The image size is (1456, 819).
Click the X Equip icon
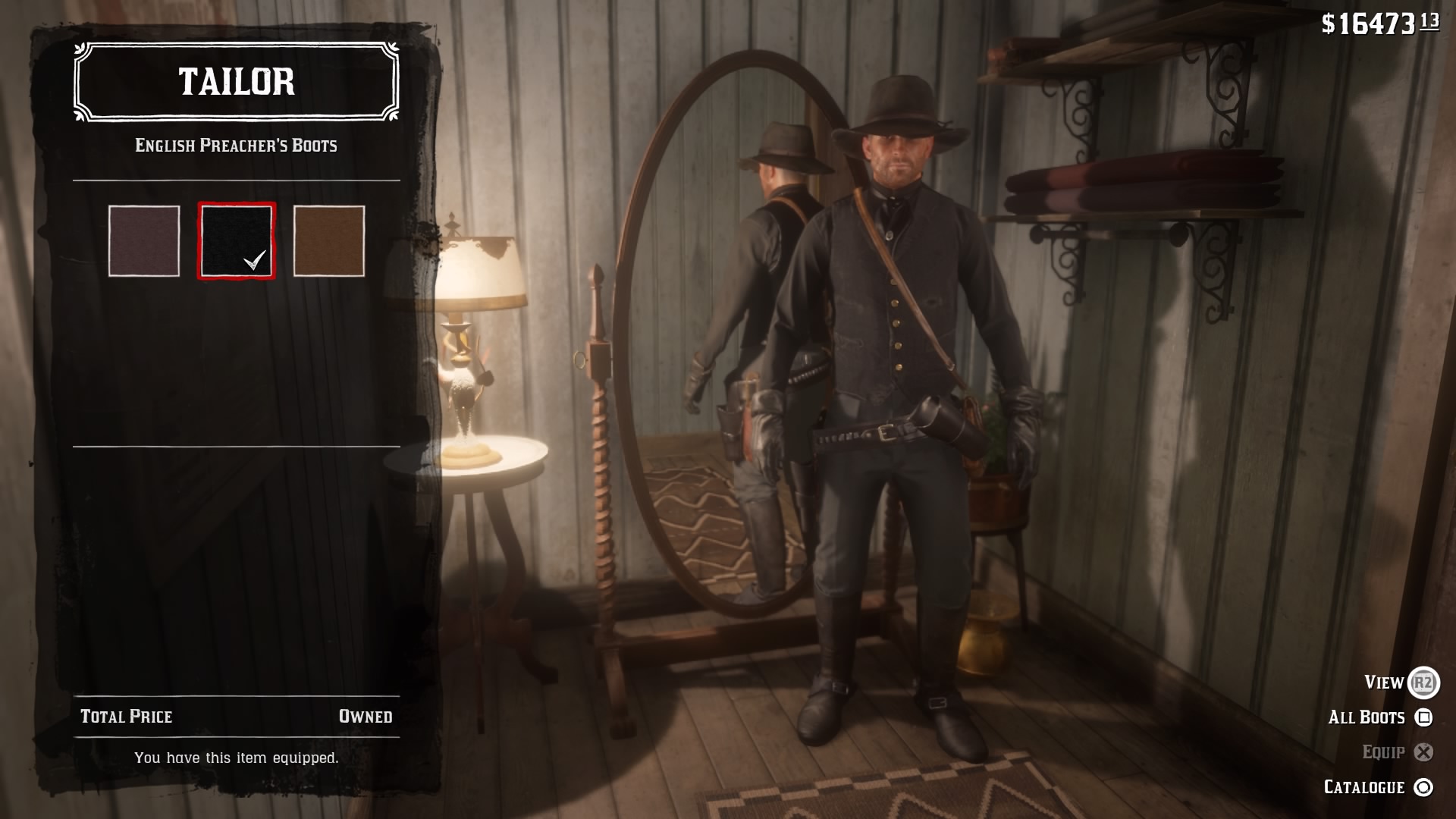coord(1423,752)
